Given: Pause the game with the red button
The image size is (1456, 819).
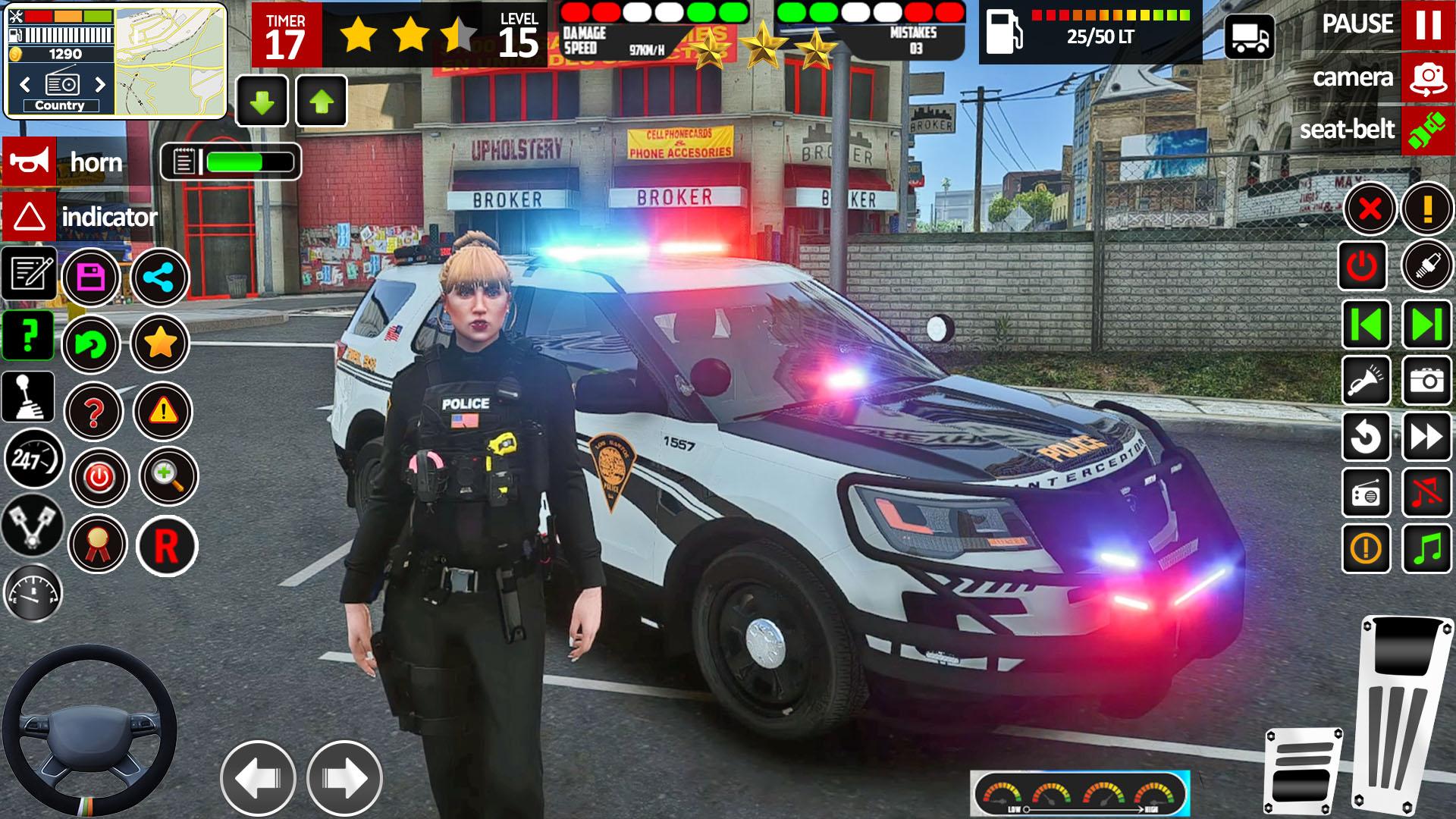Looking at the screenshot, I should point(1427,25).
